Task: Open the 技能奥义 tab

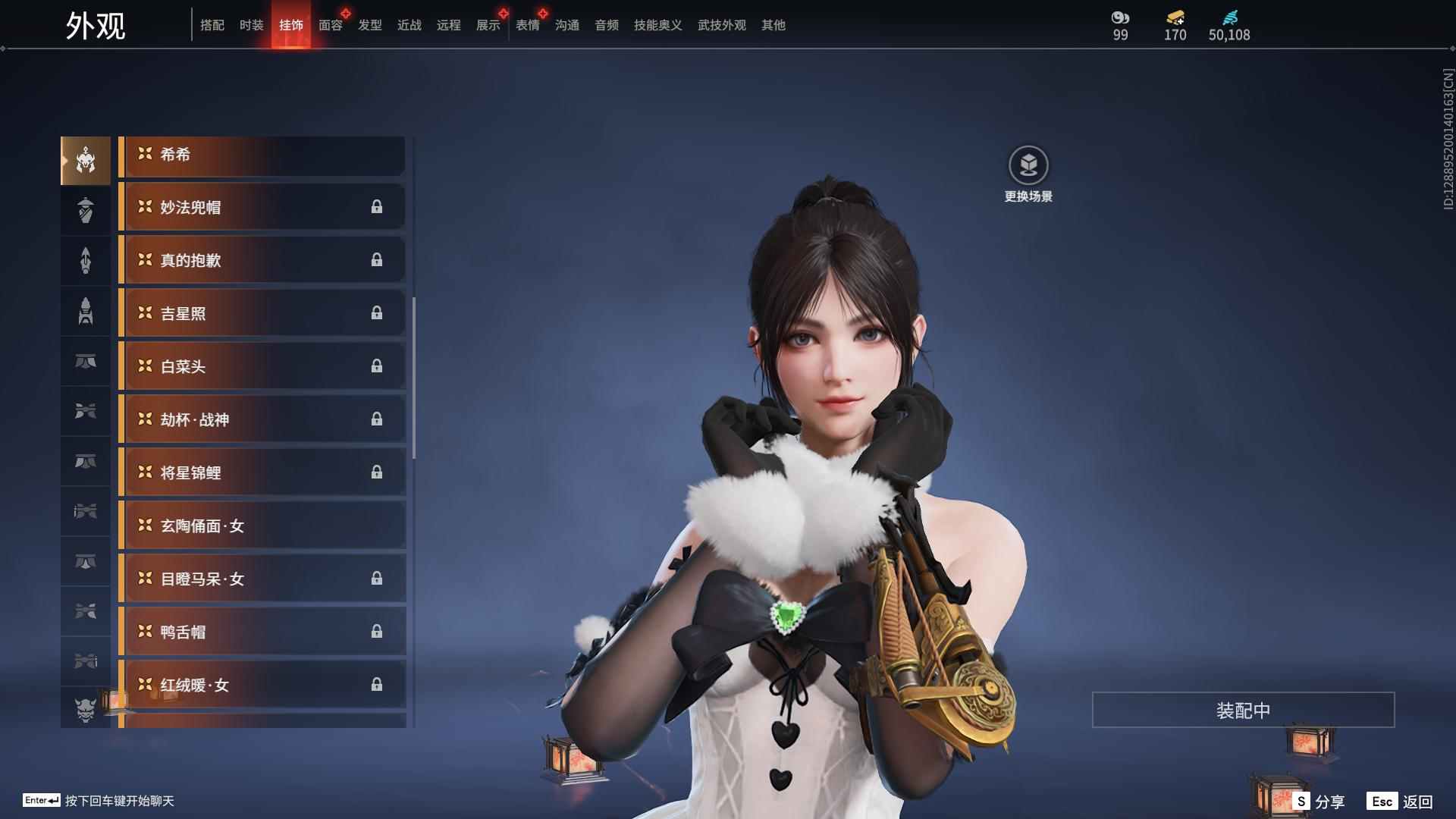Action: (658, 25)
